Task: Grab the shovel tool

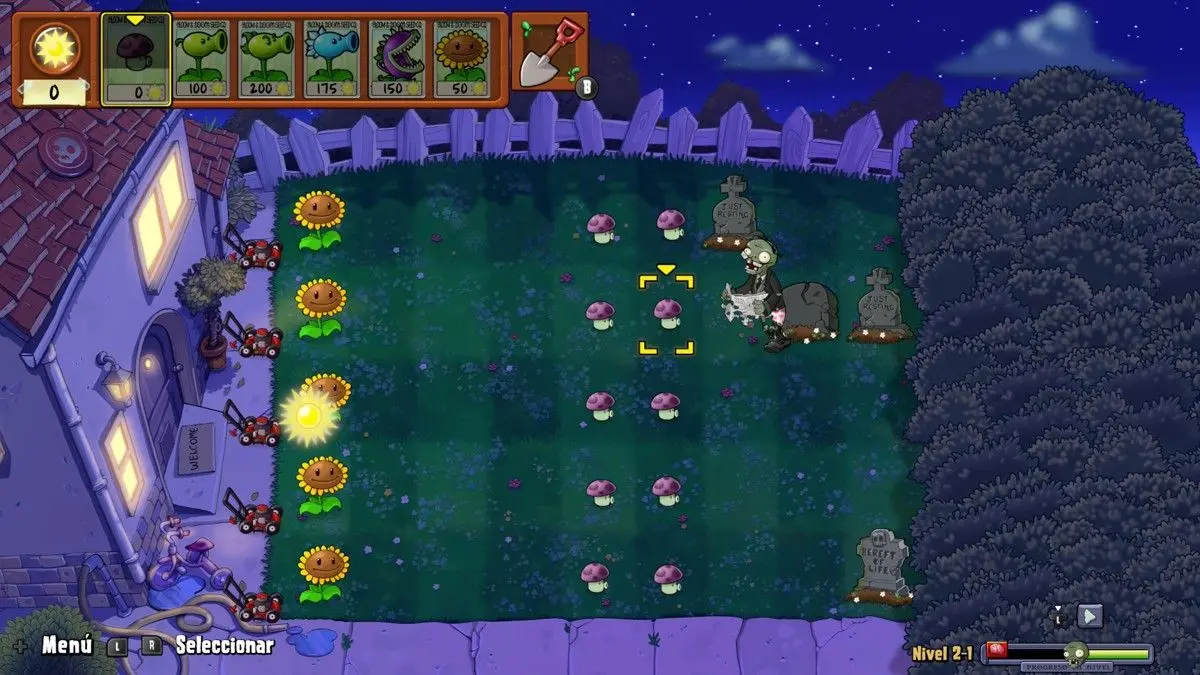Action: 550,52
